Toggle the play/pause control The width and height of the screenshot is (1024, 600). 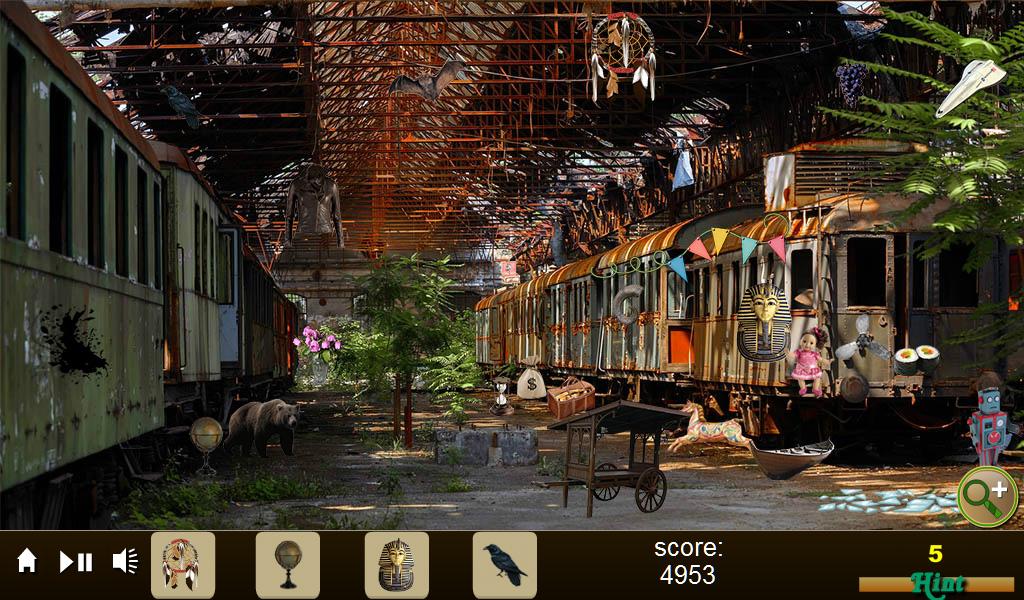pos(76,562)
